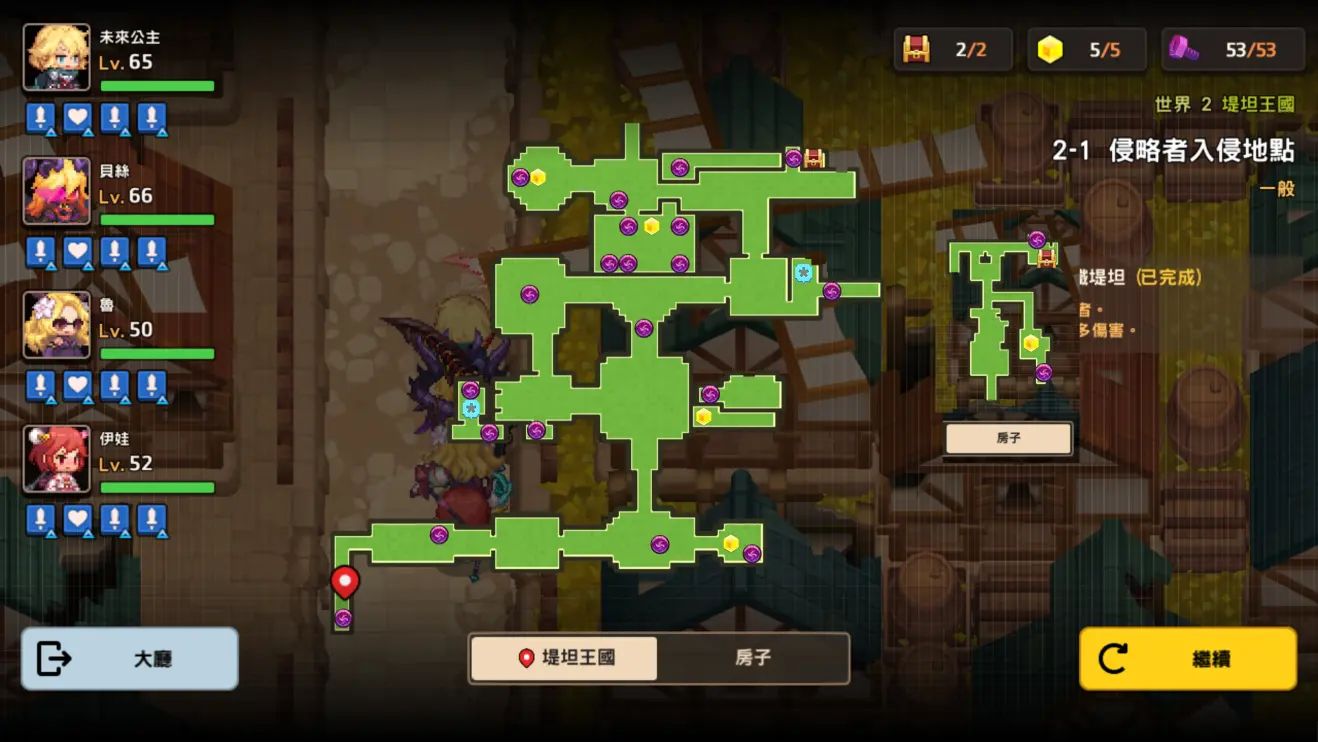Viewport: 1318px width, 742px height.
Task: Click the yellow cube counter 5/5
Action: [1086, 50]
